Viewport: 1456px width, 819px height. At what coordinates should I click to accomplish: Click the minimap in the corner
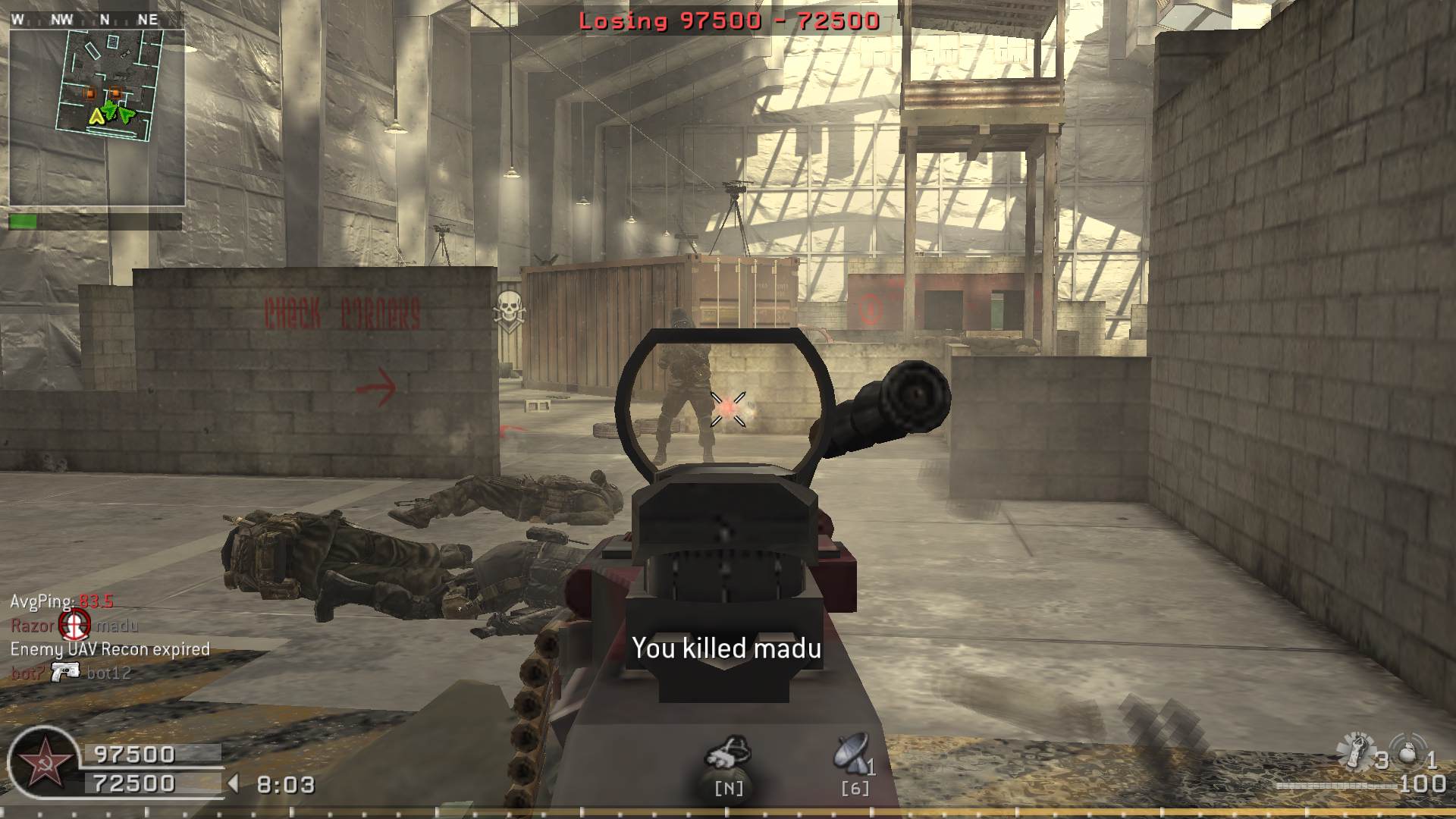(97, 118)
